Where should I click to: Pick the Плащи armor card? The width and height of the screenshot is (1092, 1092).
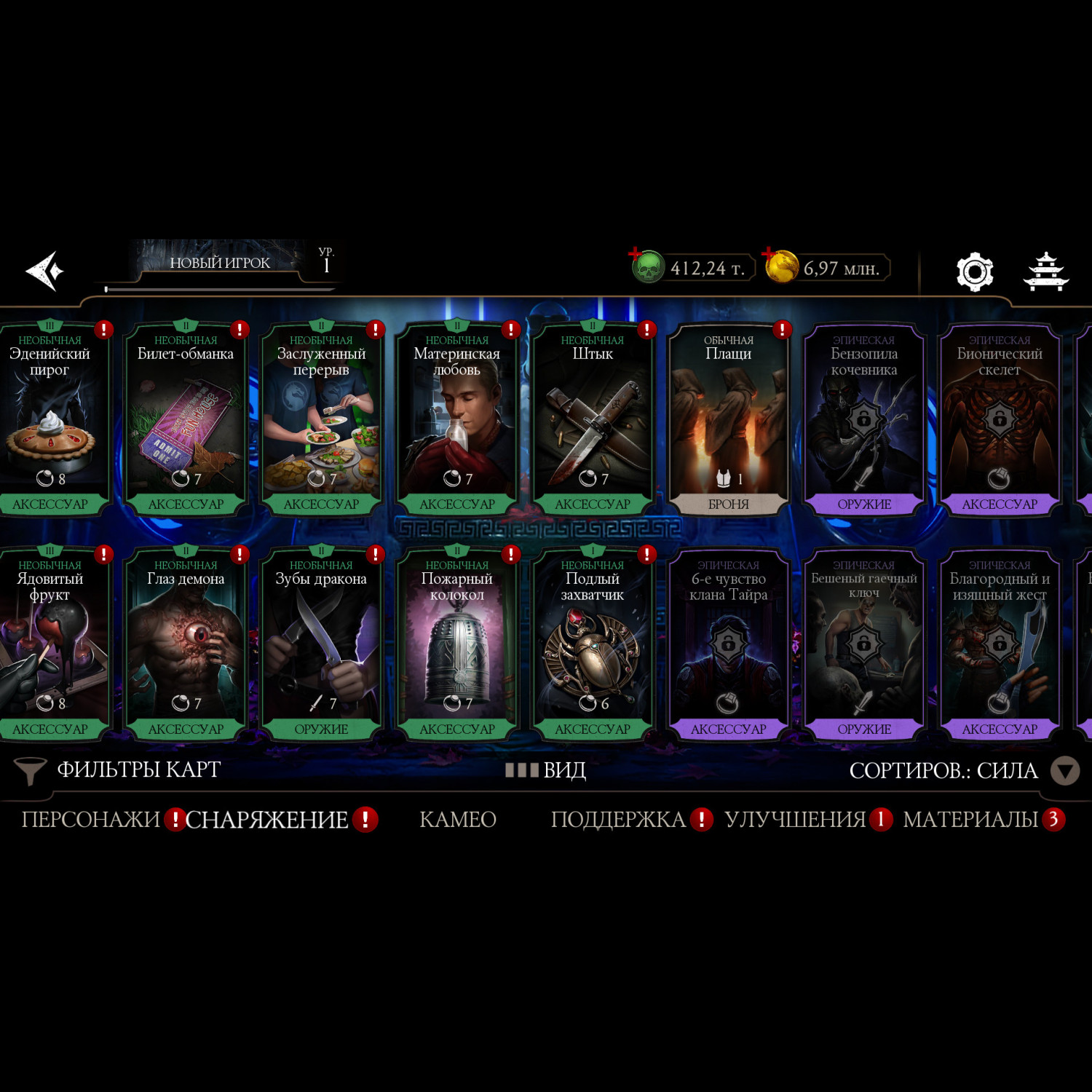pos(728,419)
